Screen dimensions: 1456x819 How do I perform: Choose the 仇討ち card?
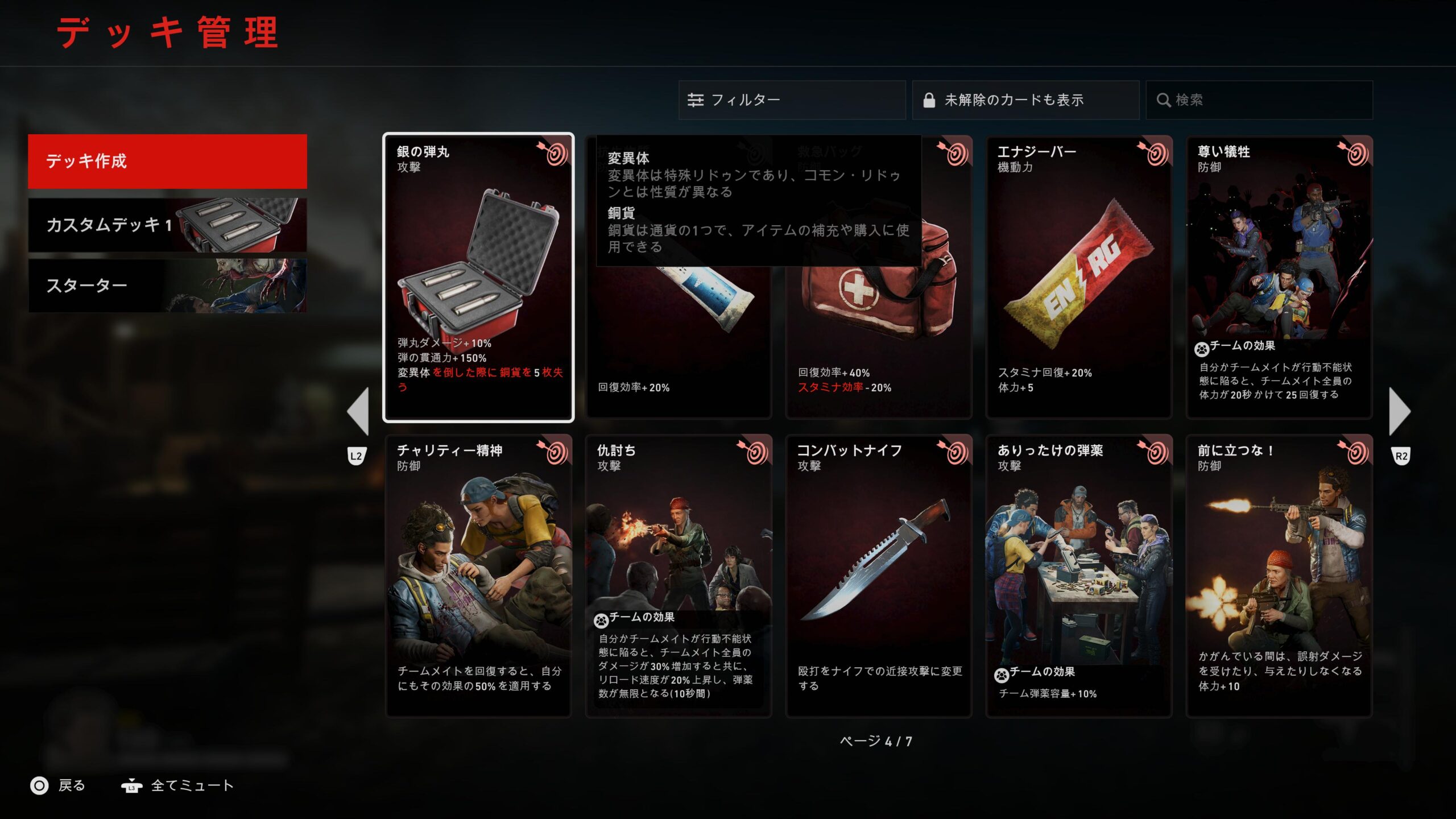[x=678, y=576]
